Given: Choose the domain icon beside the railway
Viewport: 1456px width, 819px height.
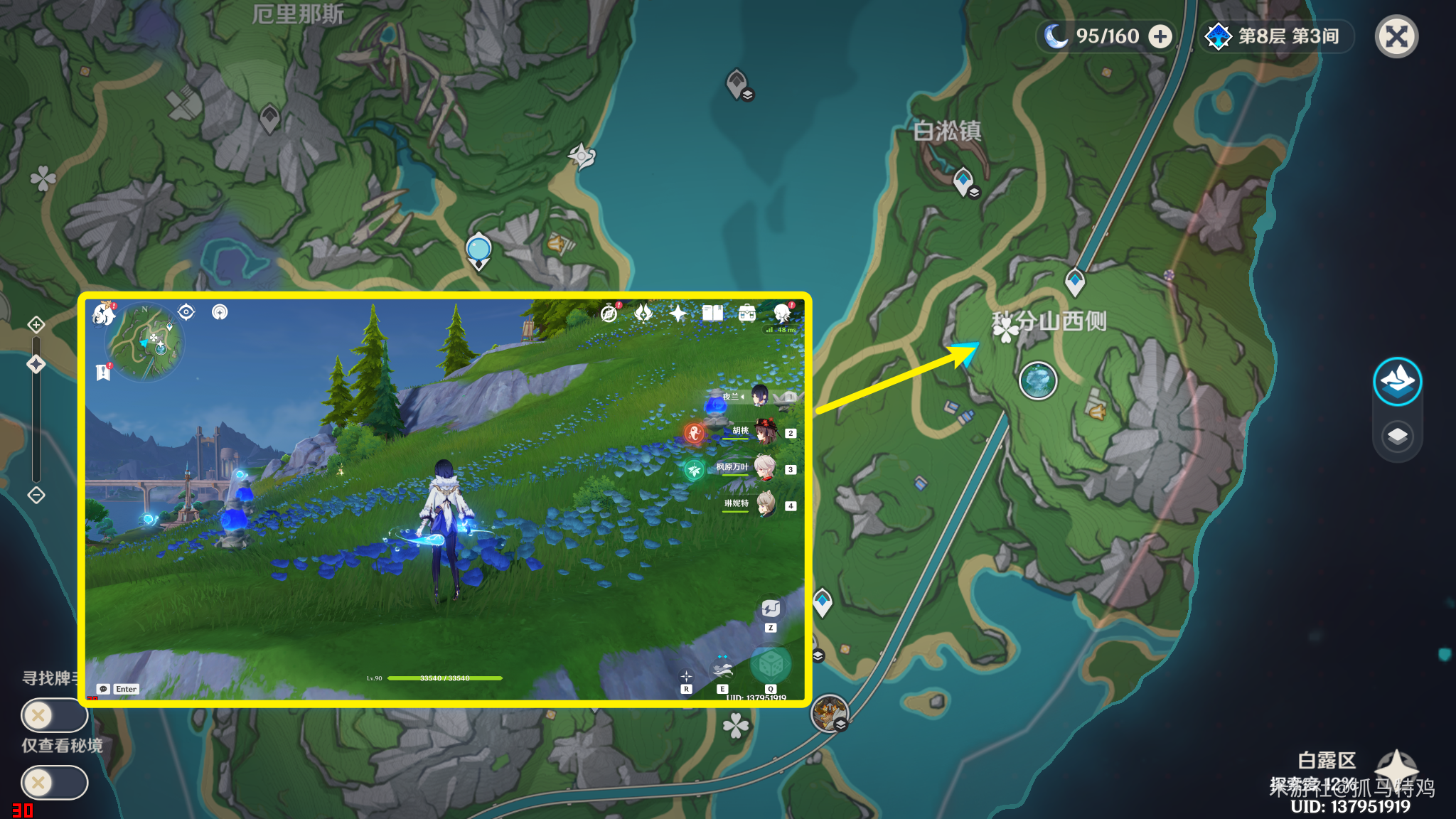Looking at the screenshot, I should click(829, 712).
